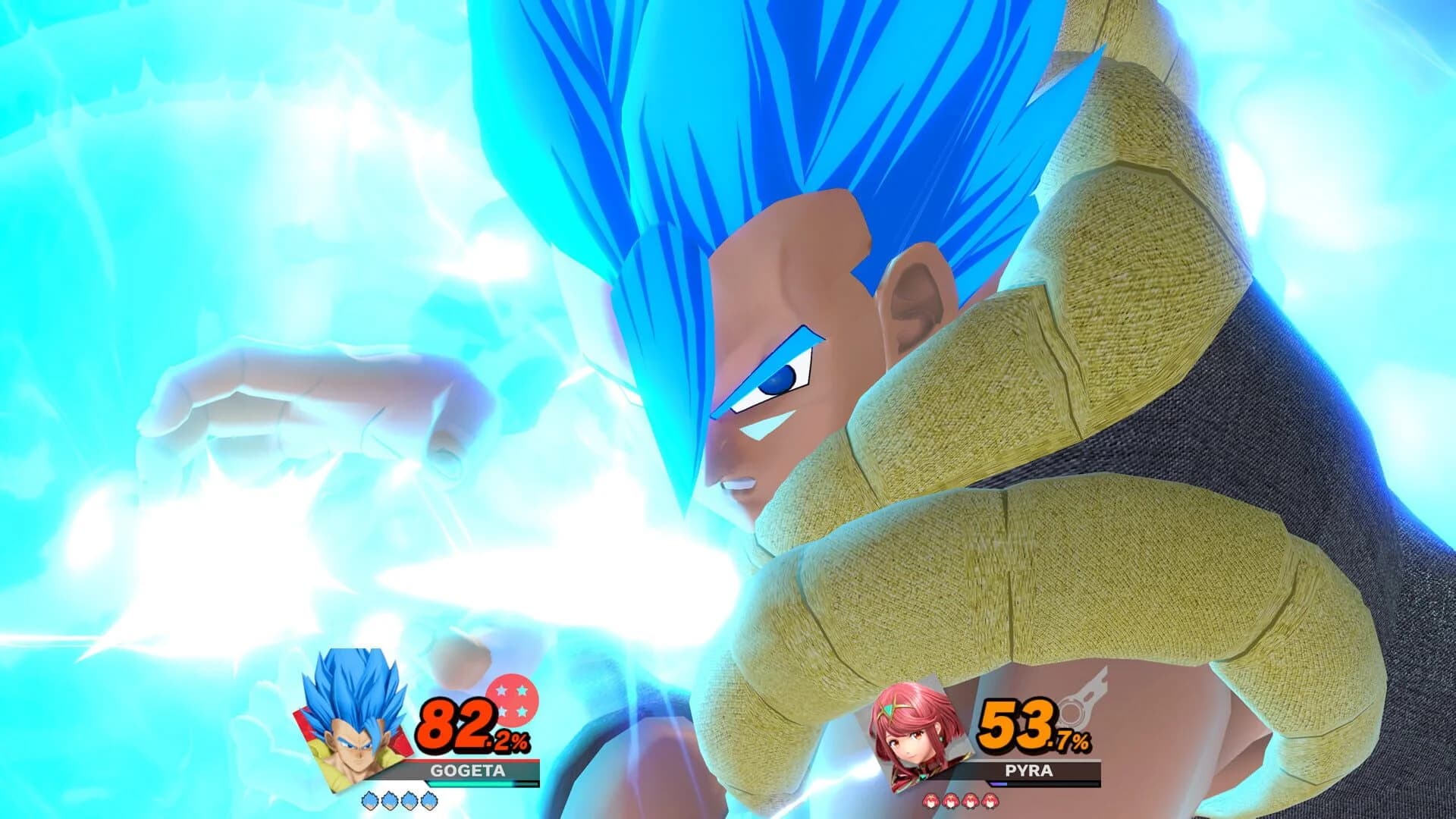1456x819 pixels.
Task: Open details on Pyra's third stock icon
Action: pos(971,802)
